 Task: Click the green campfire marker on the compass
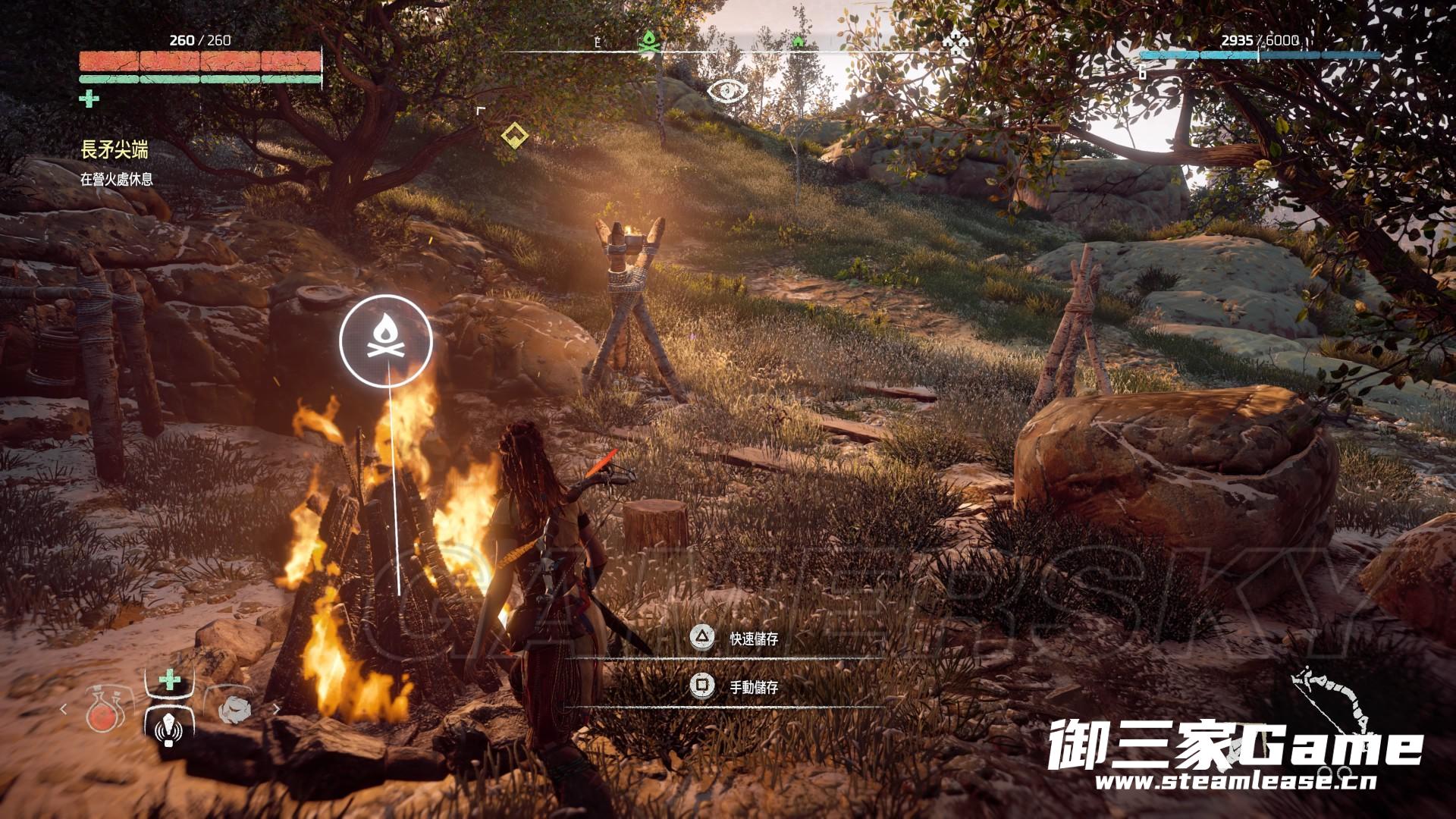648,41
